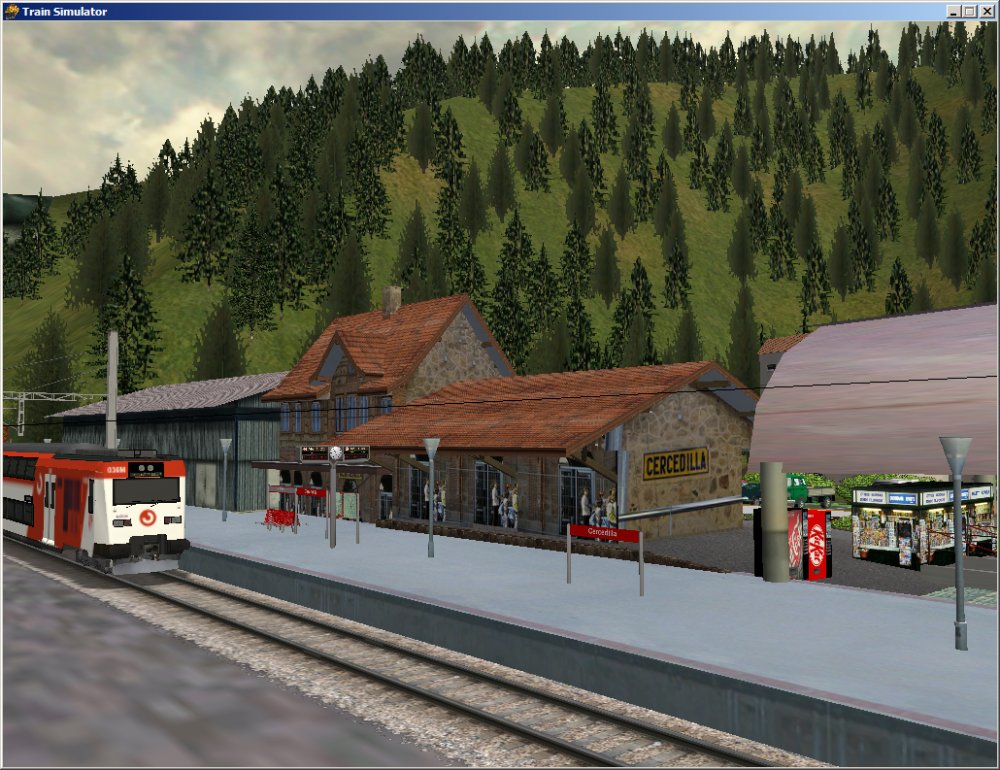The image size is (1000, 770).
Task: Minimize the Train Simulator window
Action: point(954,11)
